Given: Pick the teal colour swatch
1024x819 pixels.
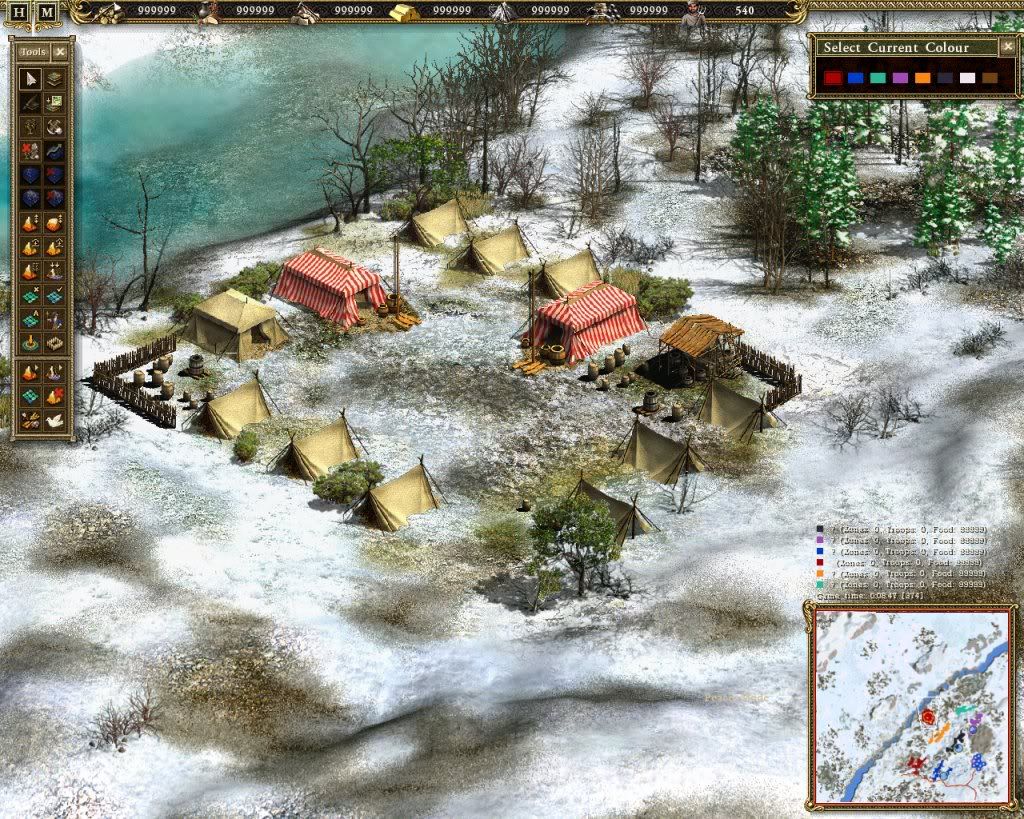Looking at the screenshot, I should point(877,77).
